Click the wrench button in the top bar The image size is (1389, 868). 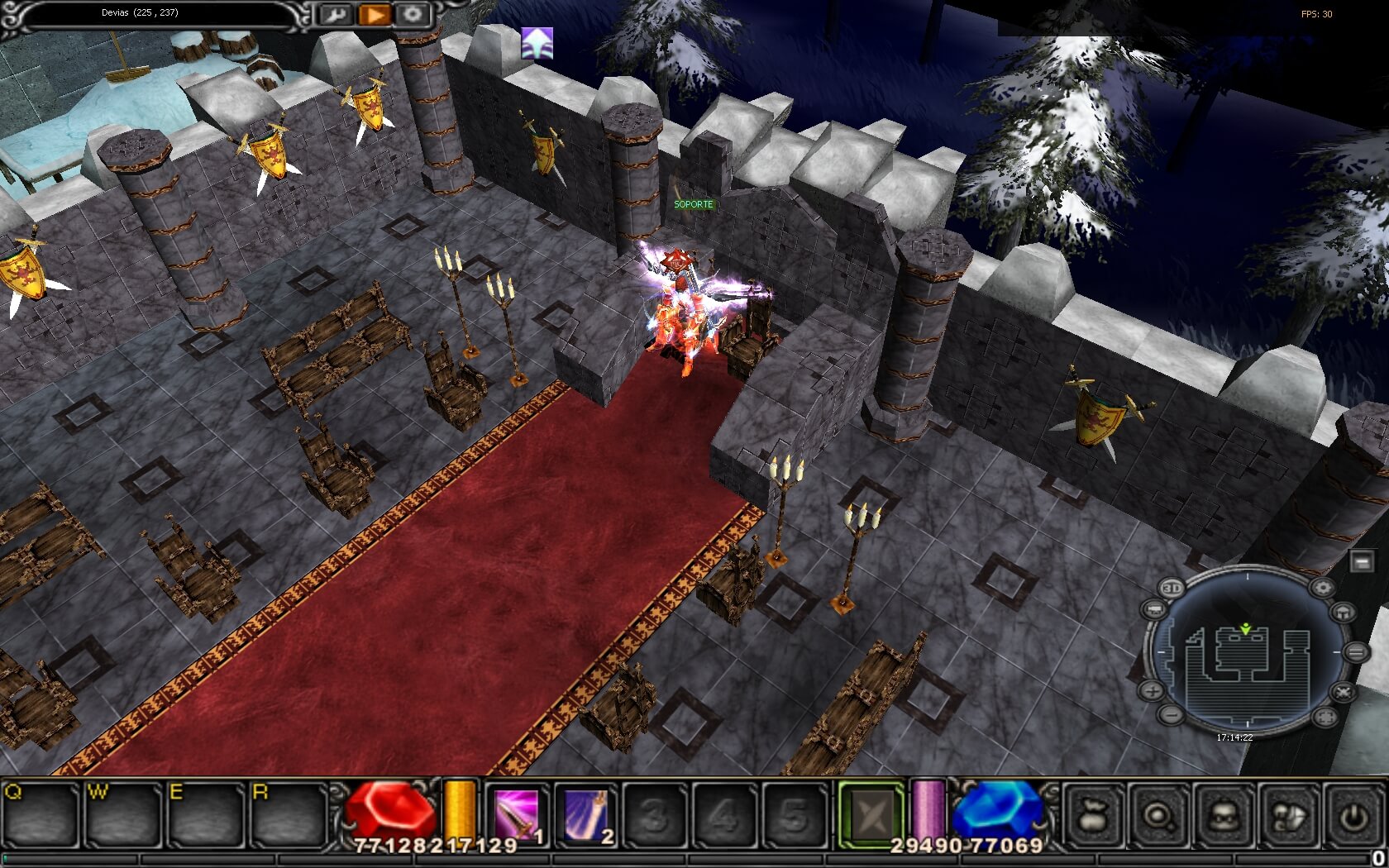337,14
